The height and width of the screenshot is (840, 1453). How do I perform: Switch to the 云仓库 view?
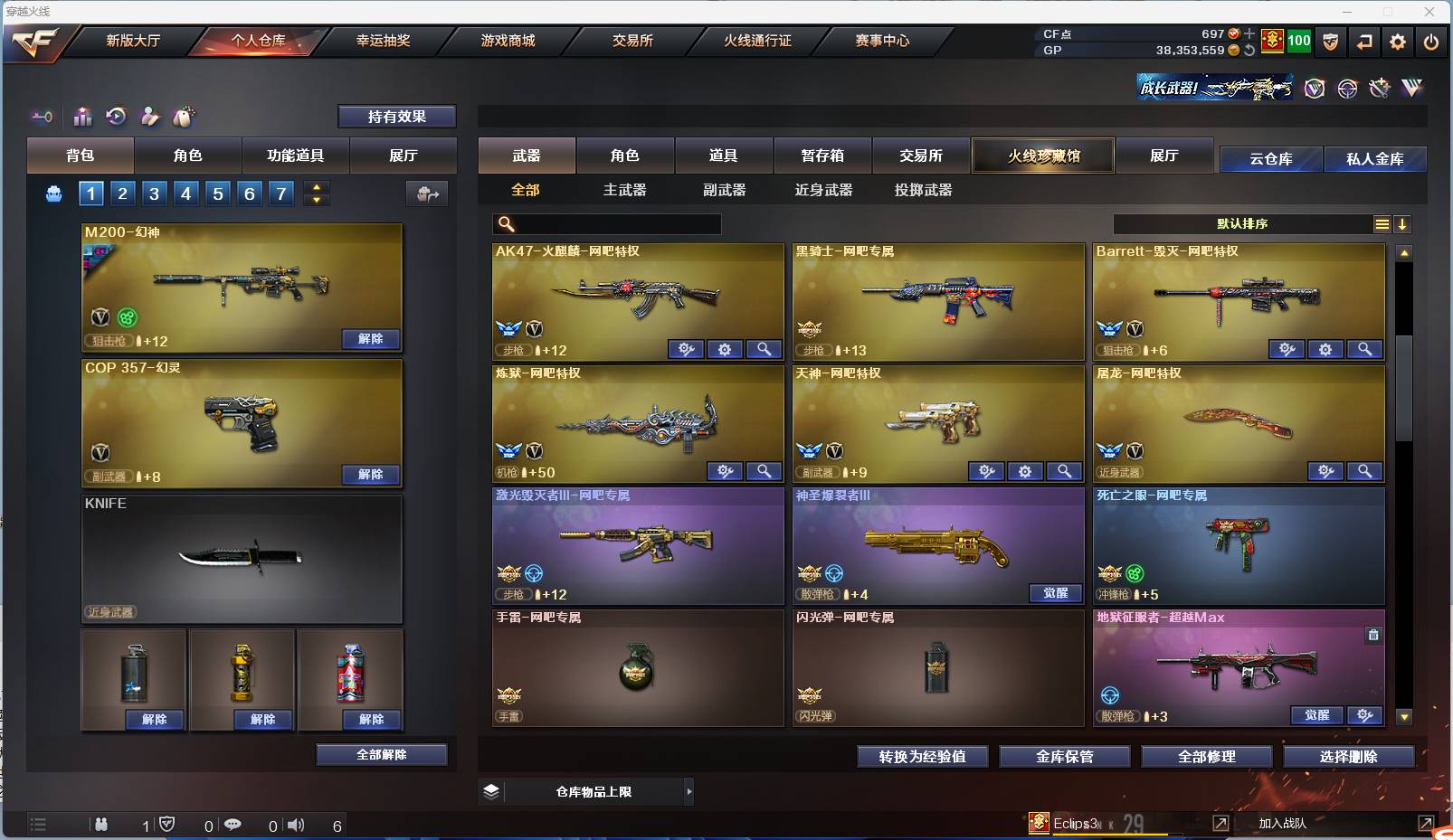pos(1270,158)
